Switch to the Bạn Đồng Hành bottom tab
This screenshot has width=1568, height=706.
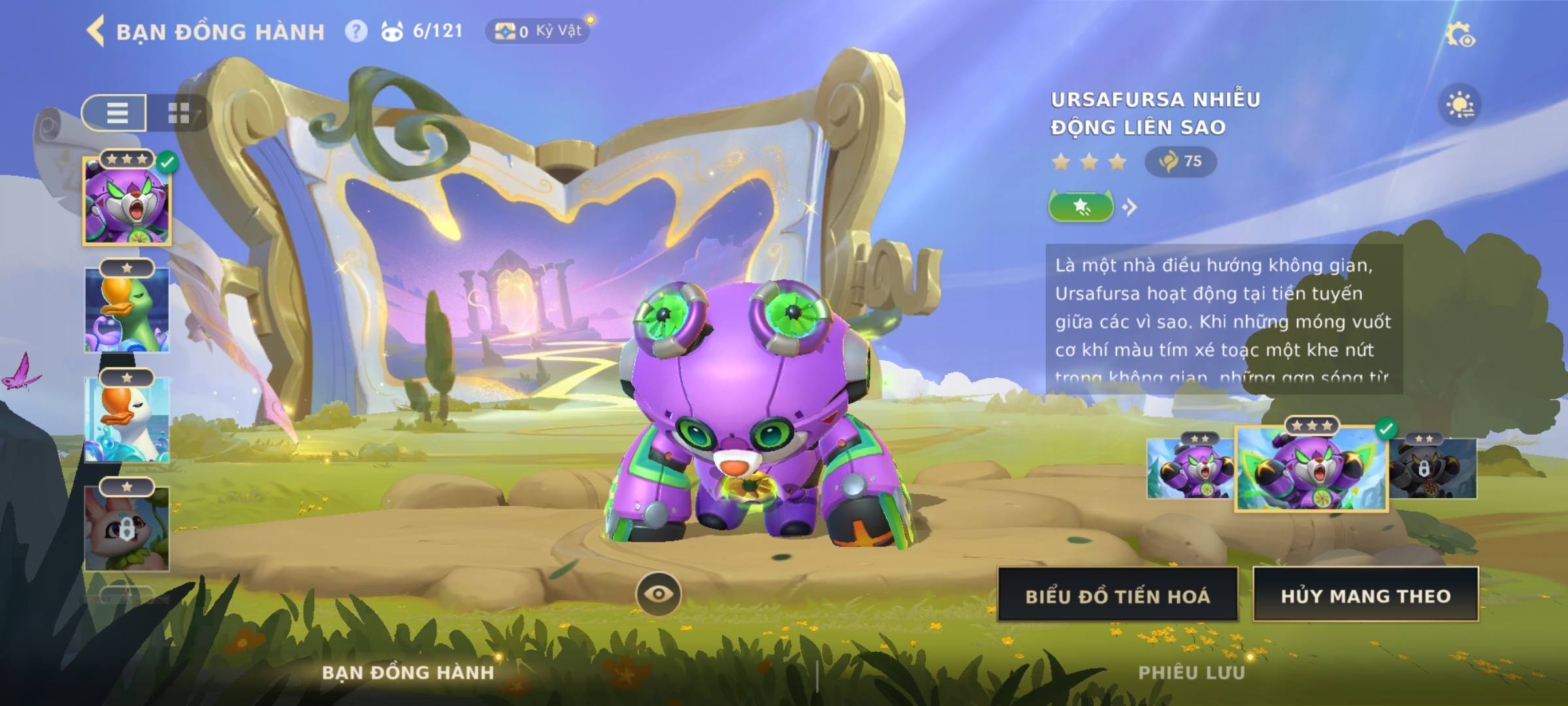408,672
